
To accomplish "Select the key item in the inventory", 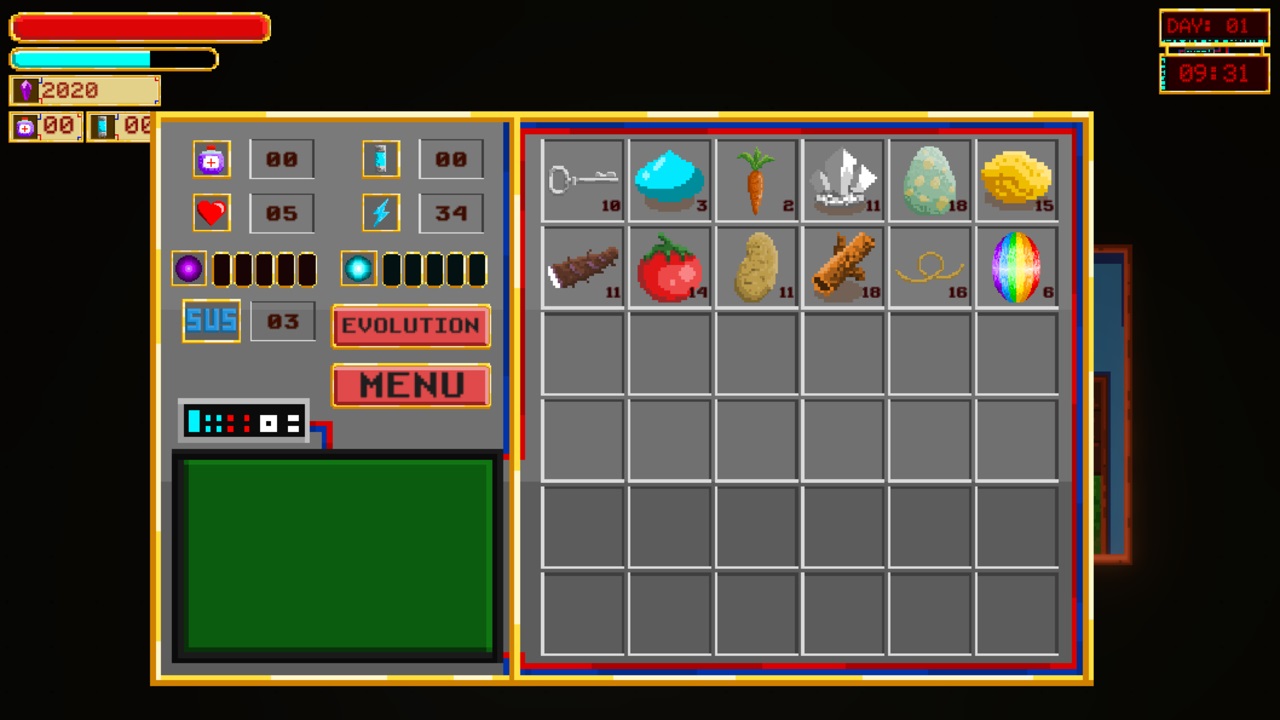I will [x=584, y=178].
